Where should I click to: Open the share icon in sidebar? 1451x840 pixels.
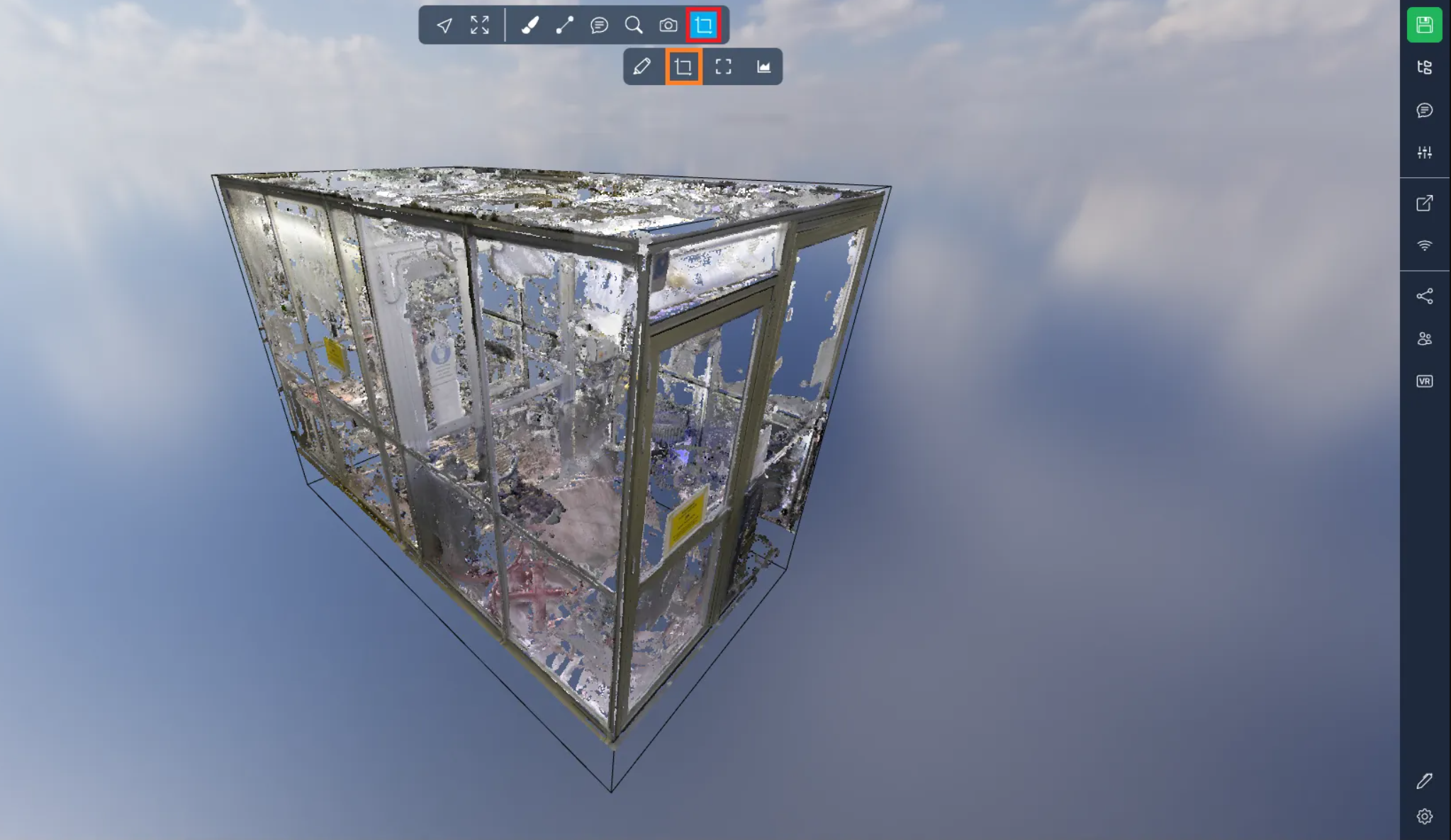pyautogui.click(x=1424, y=296)
